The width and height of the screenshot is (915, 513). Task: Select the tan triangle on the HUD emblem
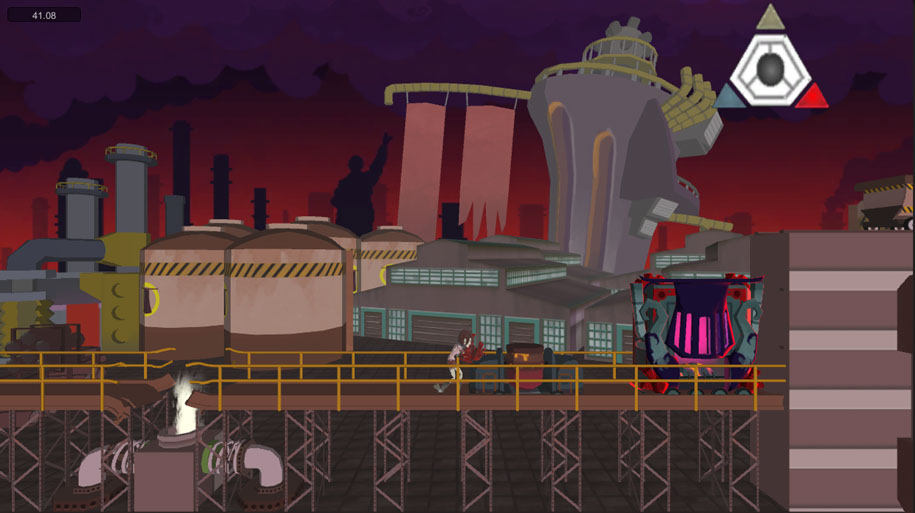coord(769,18)
